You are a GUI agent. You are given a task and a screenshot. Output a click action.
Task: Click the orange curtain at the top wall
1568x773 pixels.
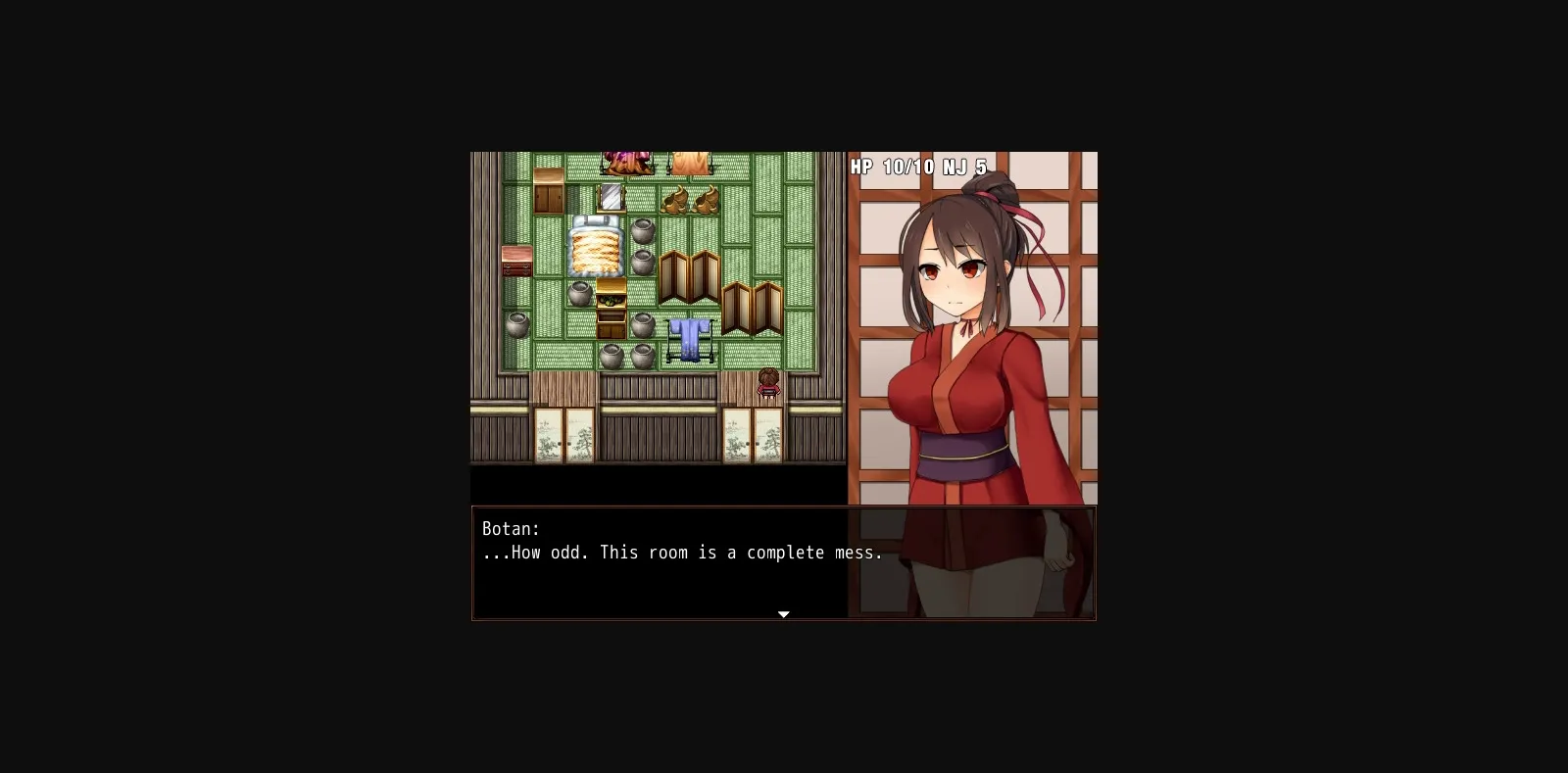(691, 163)
